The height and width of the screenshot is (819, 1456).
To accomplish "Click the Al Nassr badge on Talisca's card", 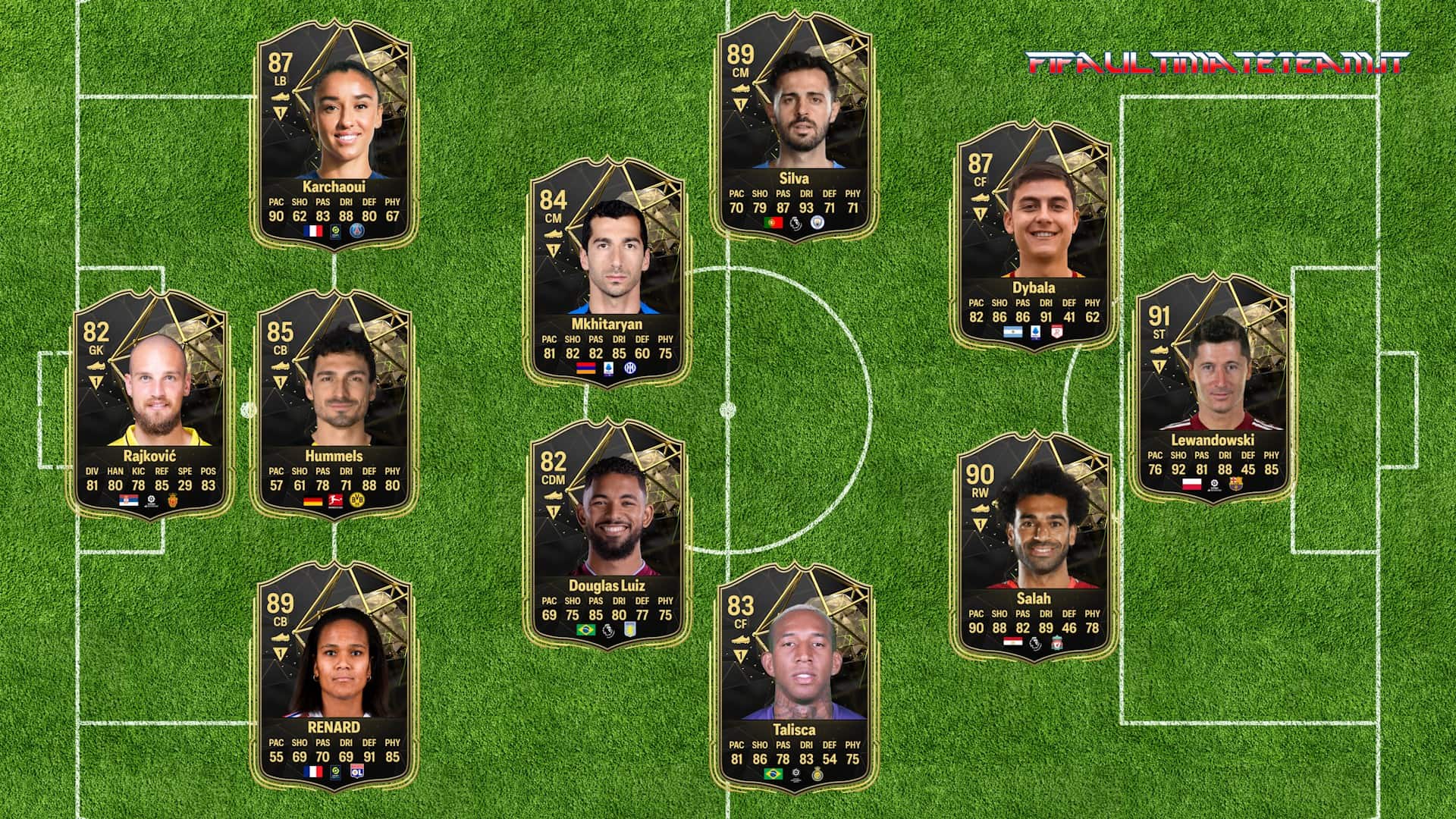I will point(817,774).
